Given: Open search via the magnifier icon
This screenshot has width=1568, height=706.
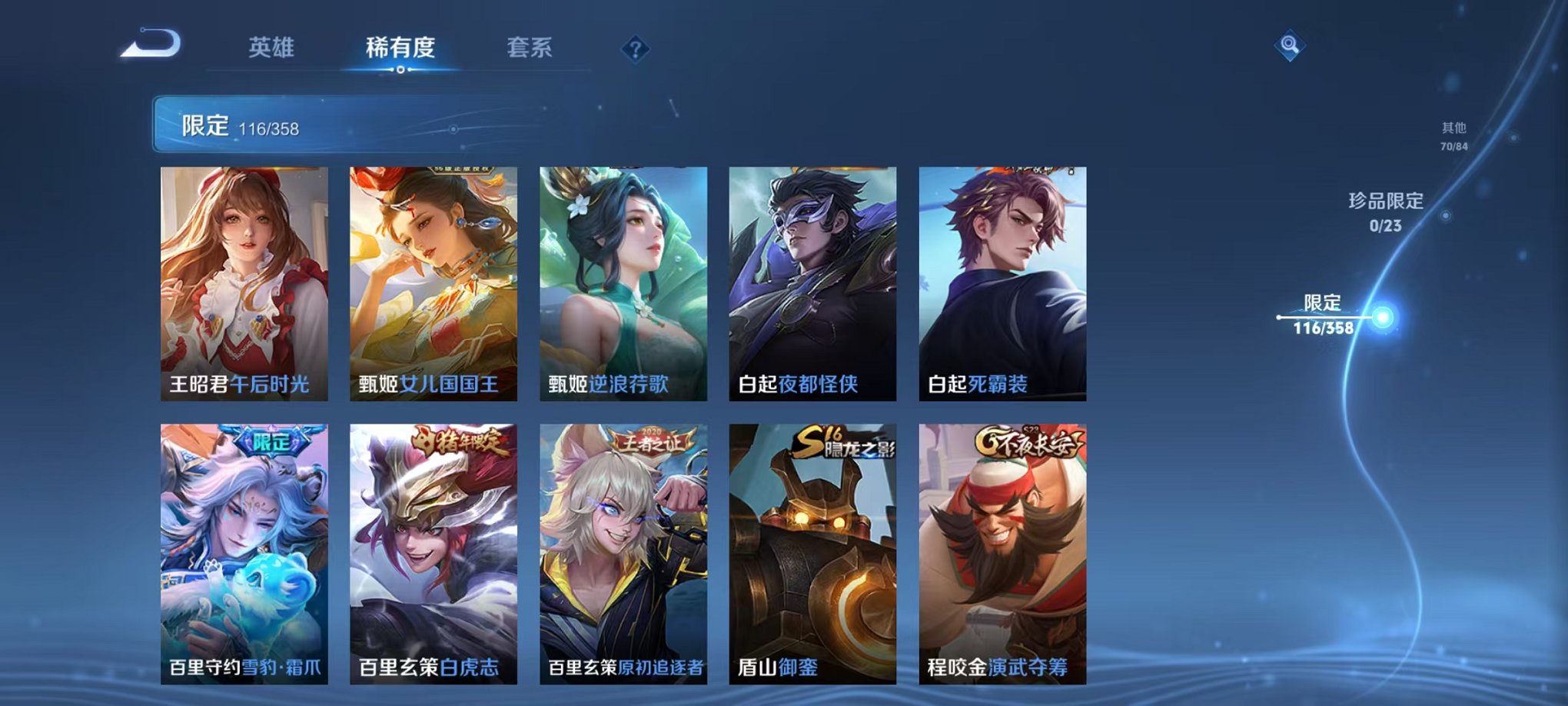Looking at the screenshot, I should click(x=1291, y=46).
